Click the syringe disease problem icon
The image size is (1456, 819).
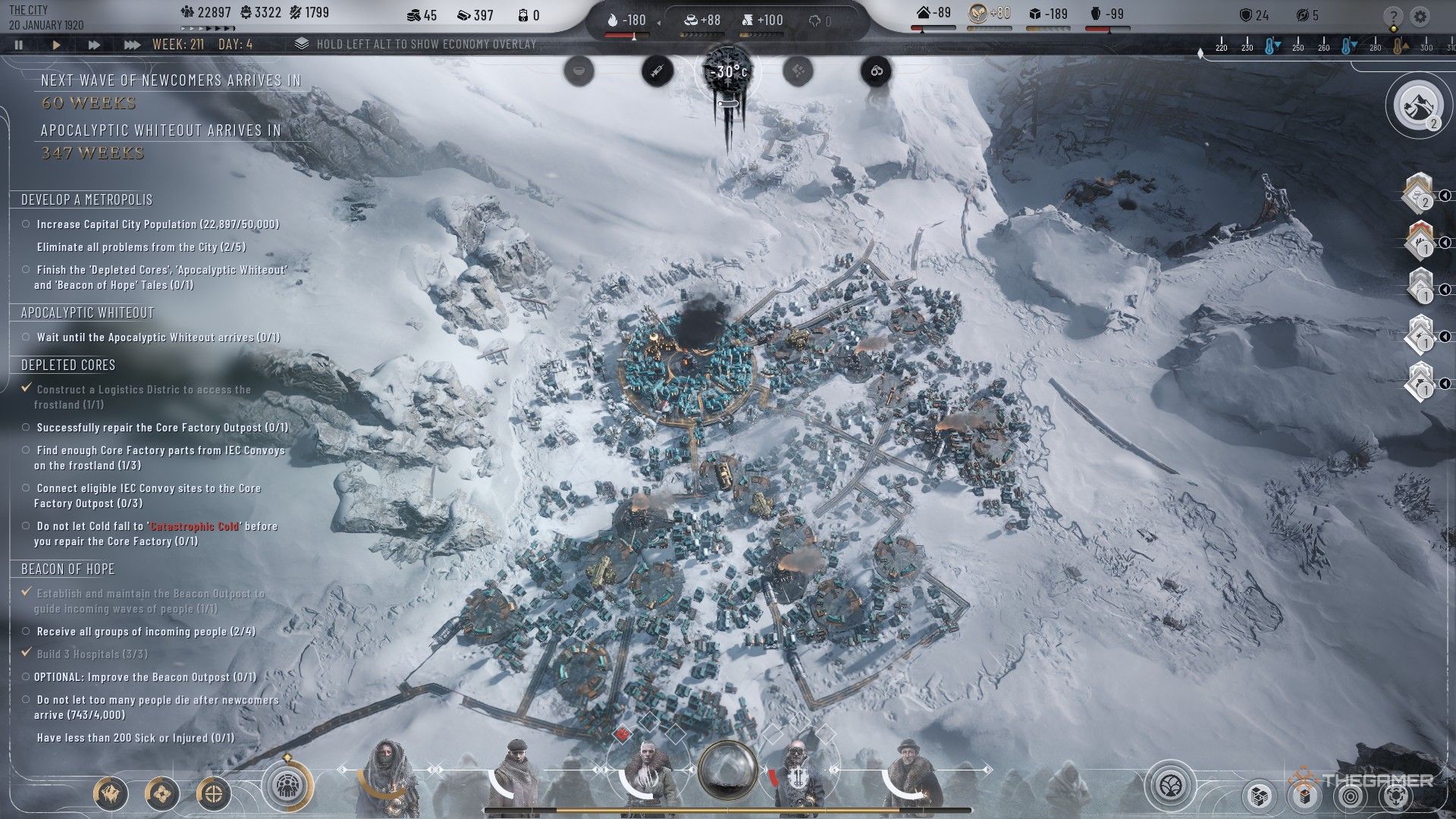click(657, 71)
